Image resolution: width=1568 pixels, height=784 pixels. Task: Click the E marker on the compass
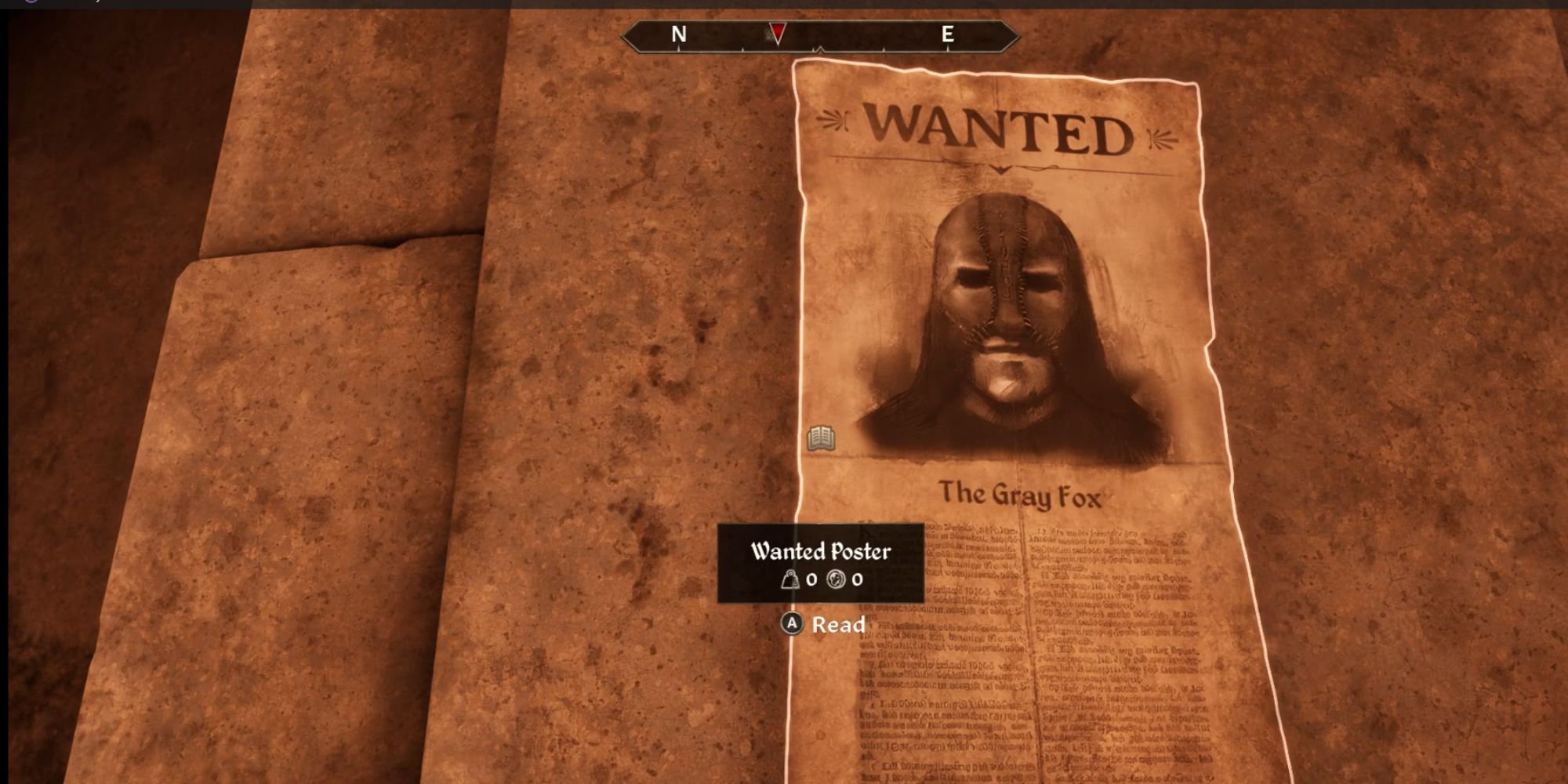click(948, 34)
